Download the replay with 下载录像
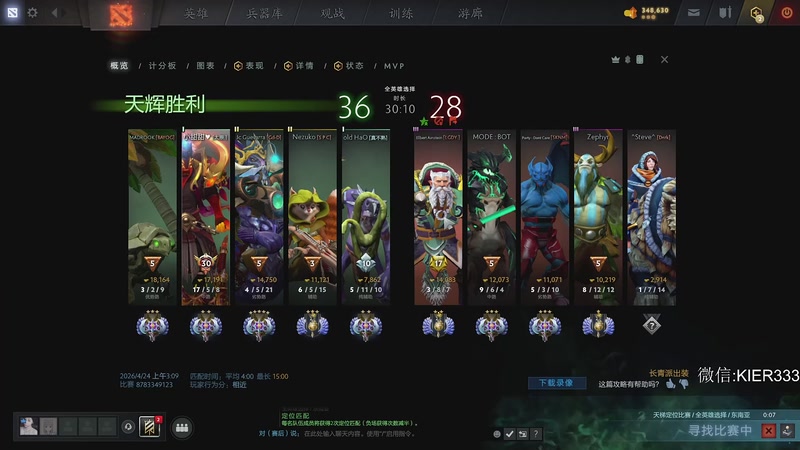 coord(557,382)
